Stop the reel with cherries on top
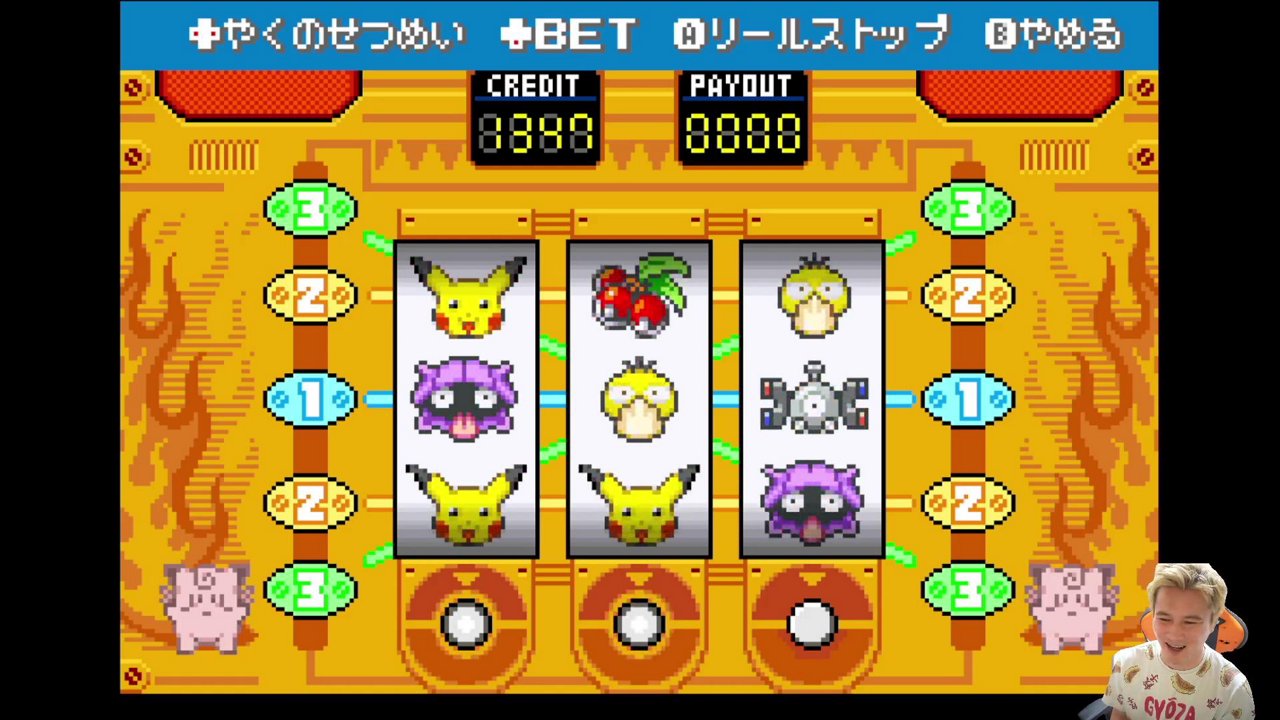Image resolution: width=1280 pixels, height=720 pixels. click(x=639, y=624)
